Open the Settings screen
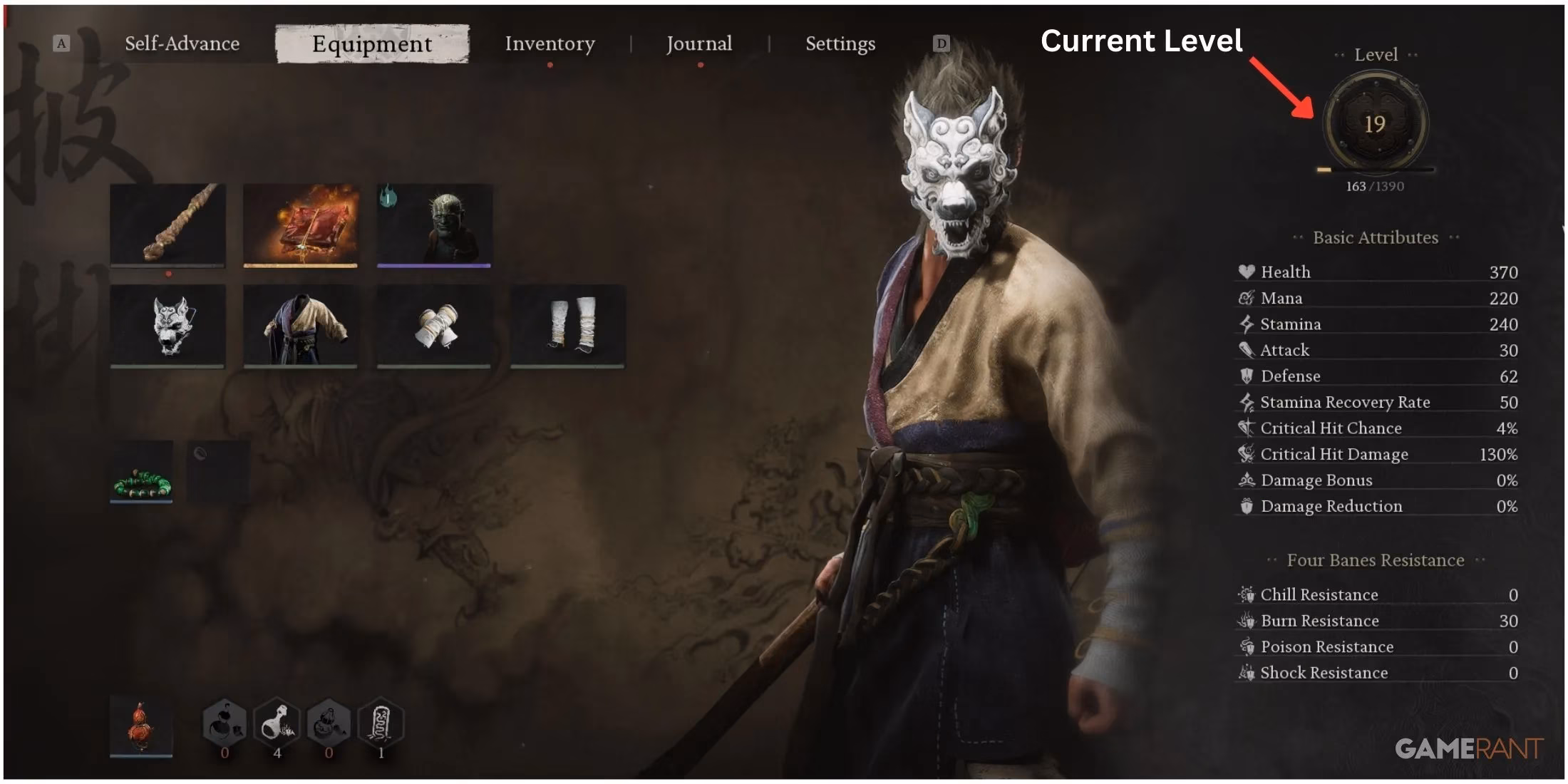This screenshot has width=1568, height=784. 840,43
